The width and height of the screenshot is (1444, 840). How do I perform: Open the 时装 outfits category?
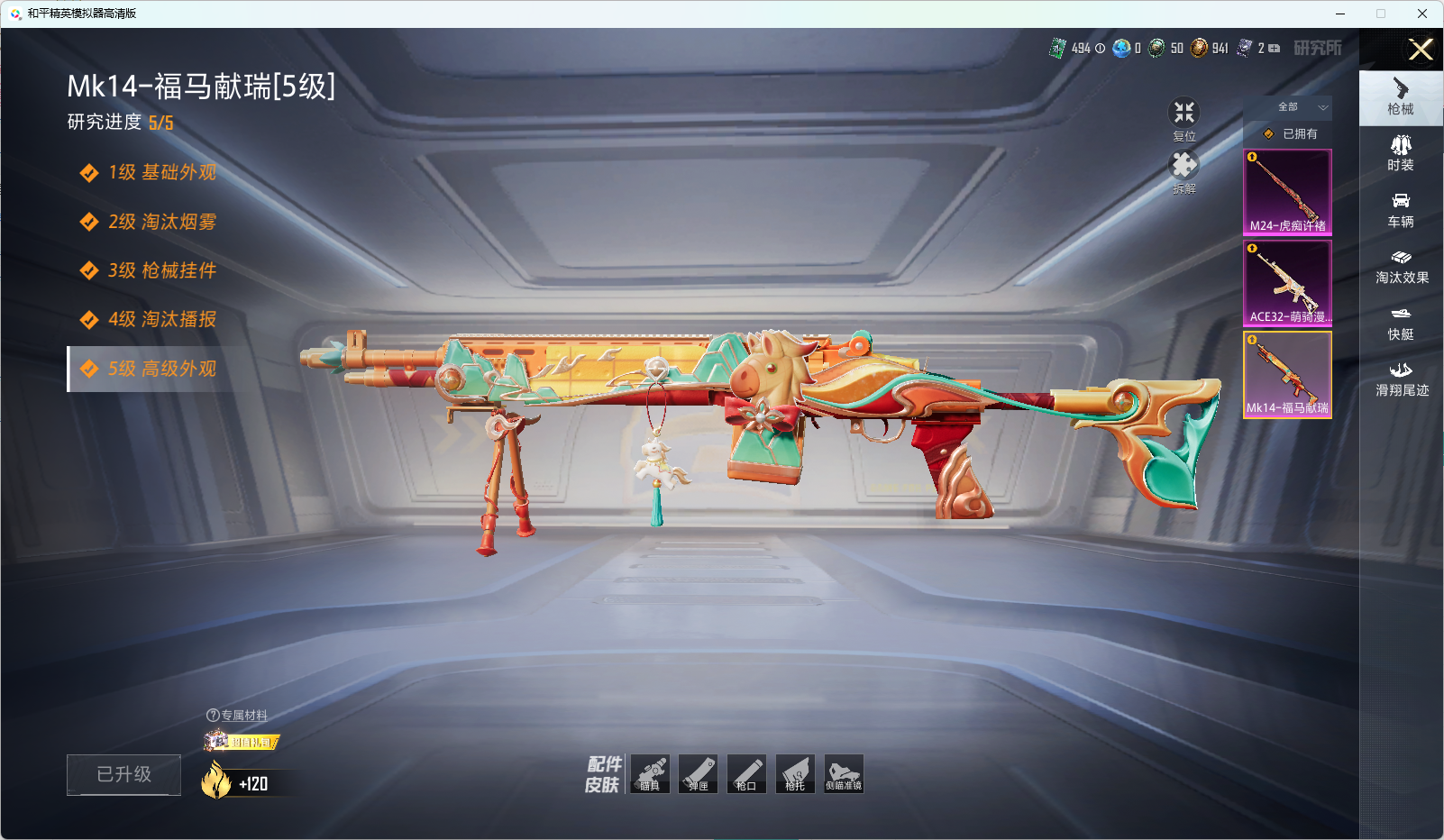1401,153
